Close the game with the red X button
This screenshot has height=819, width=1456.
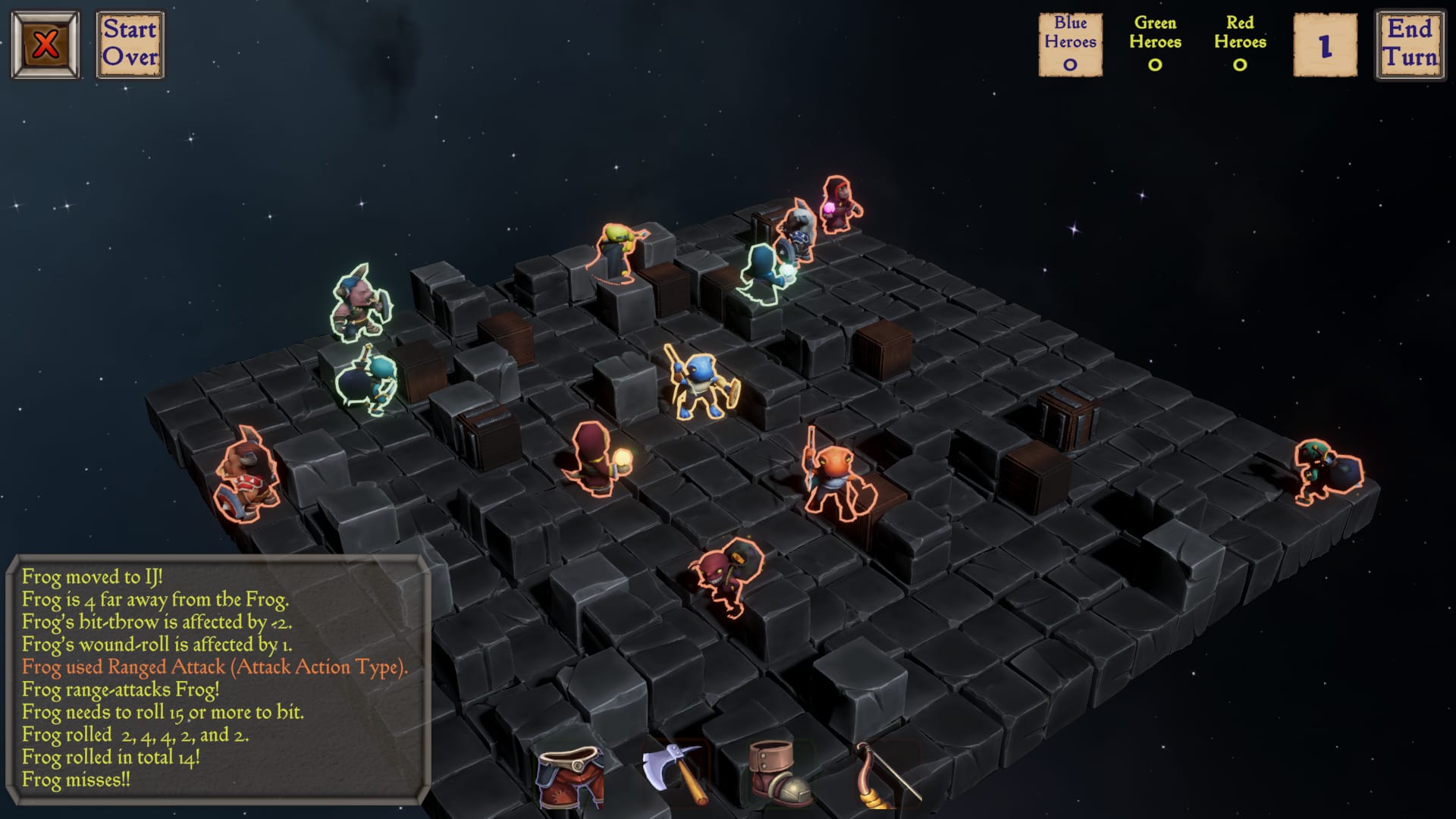[x=45, y=45]
